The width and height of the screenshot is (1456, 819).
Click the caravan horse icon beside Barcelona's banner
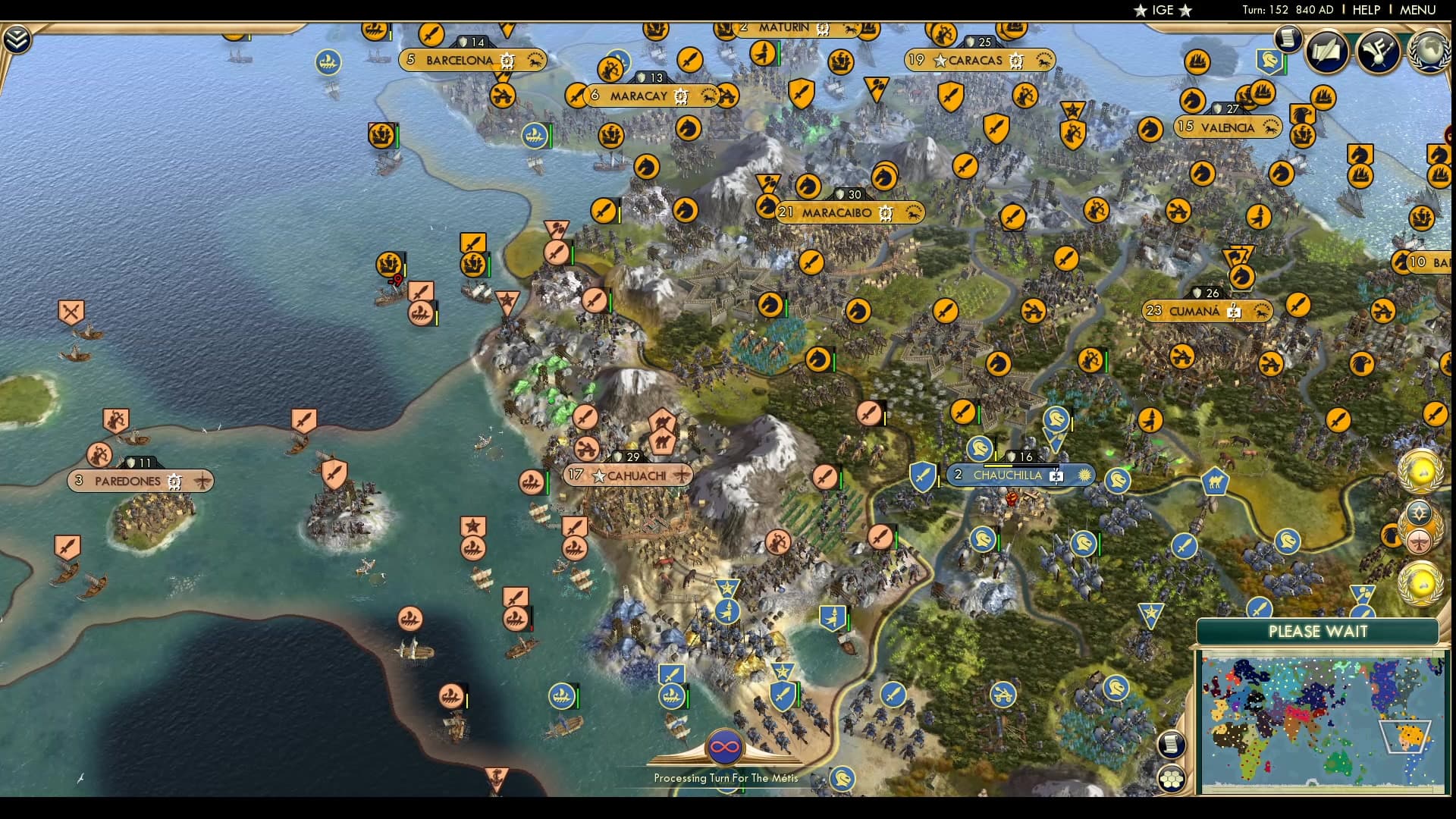coord(536,61)
